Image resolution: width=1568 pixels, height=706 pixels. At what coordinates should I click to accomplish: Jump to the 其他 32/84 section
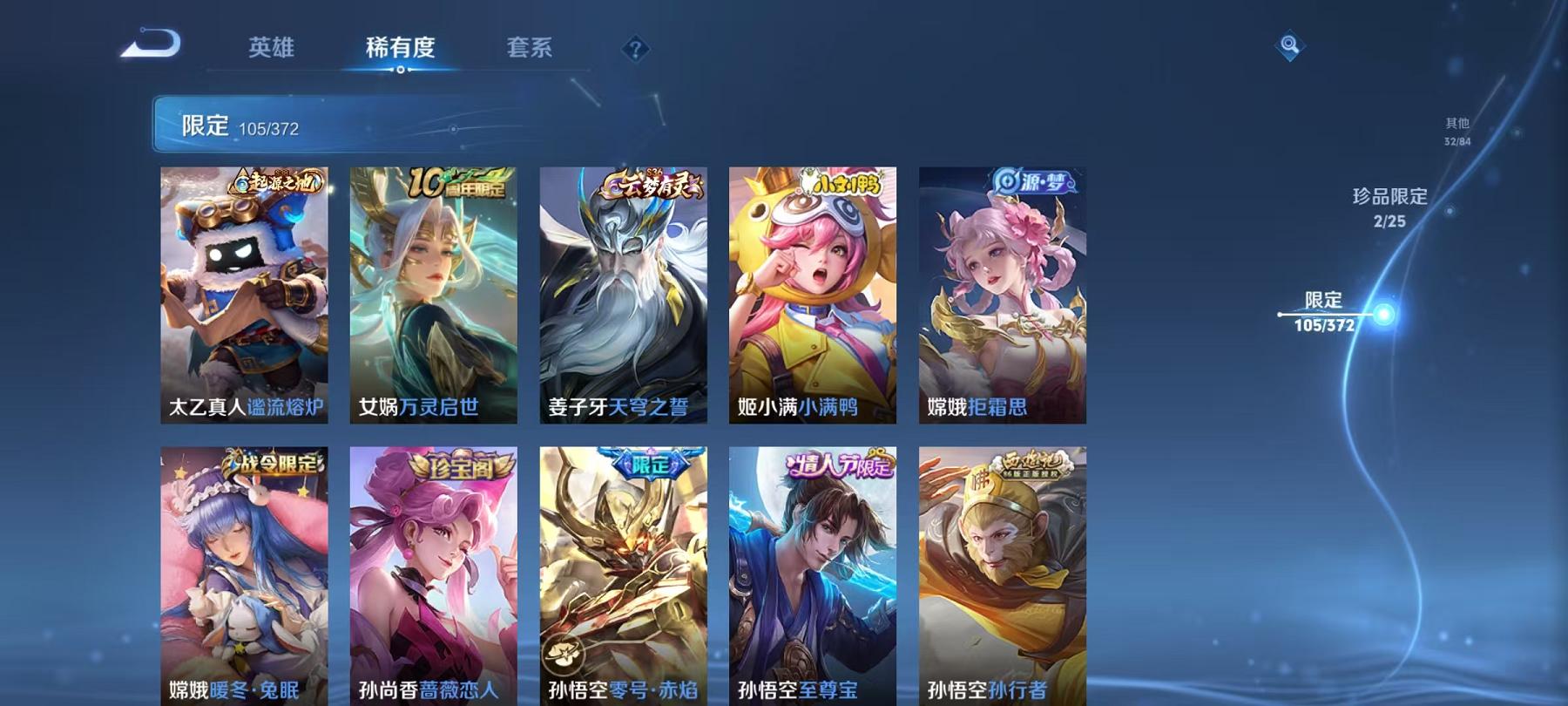click(x=1457, y=131)
